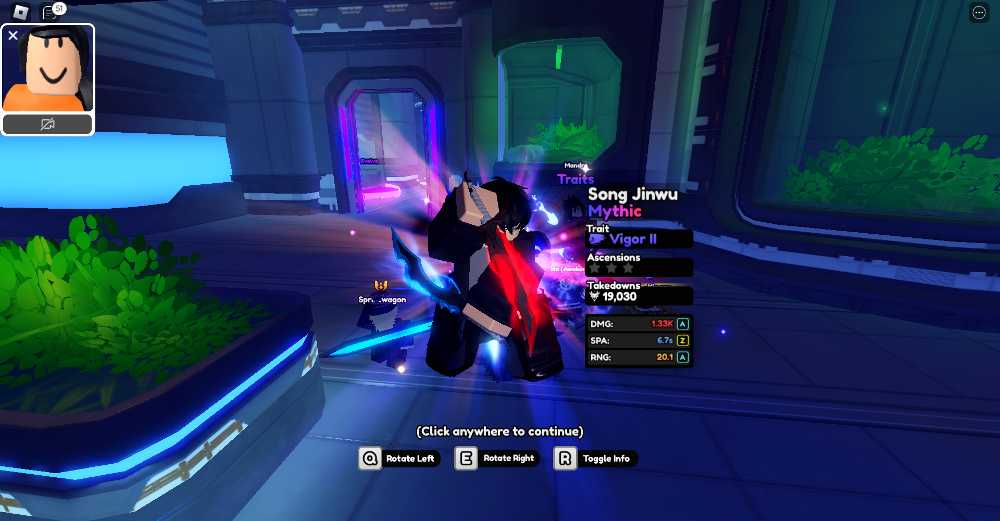Activate the Toggle Info button
The image size is (1000, 521).
(x=595, y=458)
